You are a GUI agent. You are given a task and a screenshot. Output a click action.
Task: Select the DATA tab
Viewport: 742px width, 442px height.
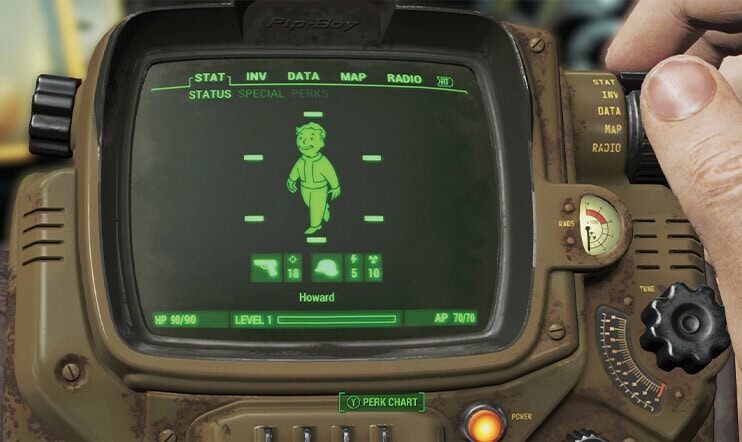[x=303, y=77]
